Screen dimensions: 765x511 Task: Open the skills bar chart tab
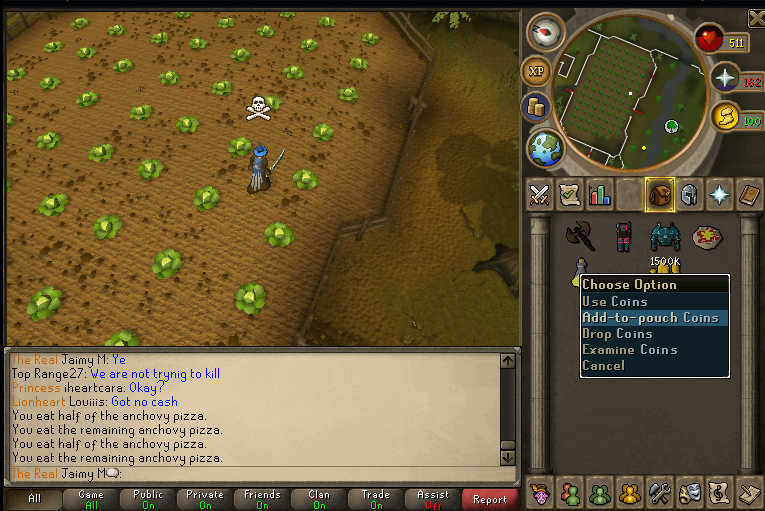[600, 195]
